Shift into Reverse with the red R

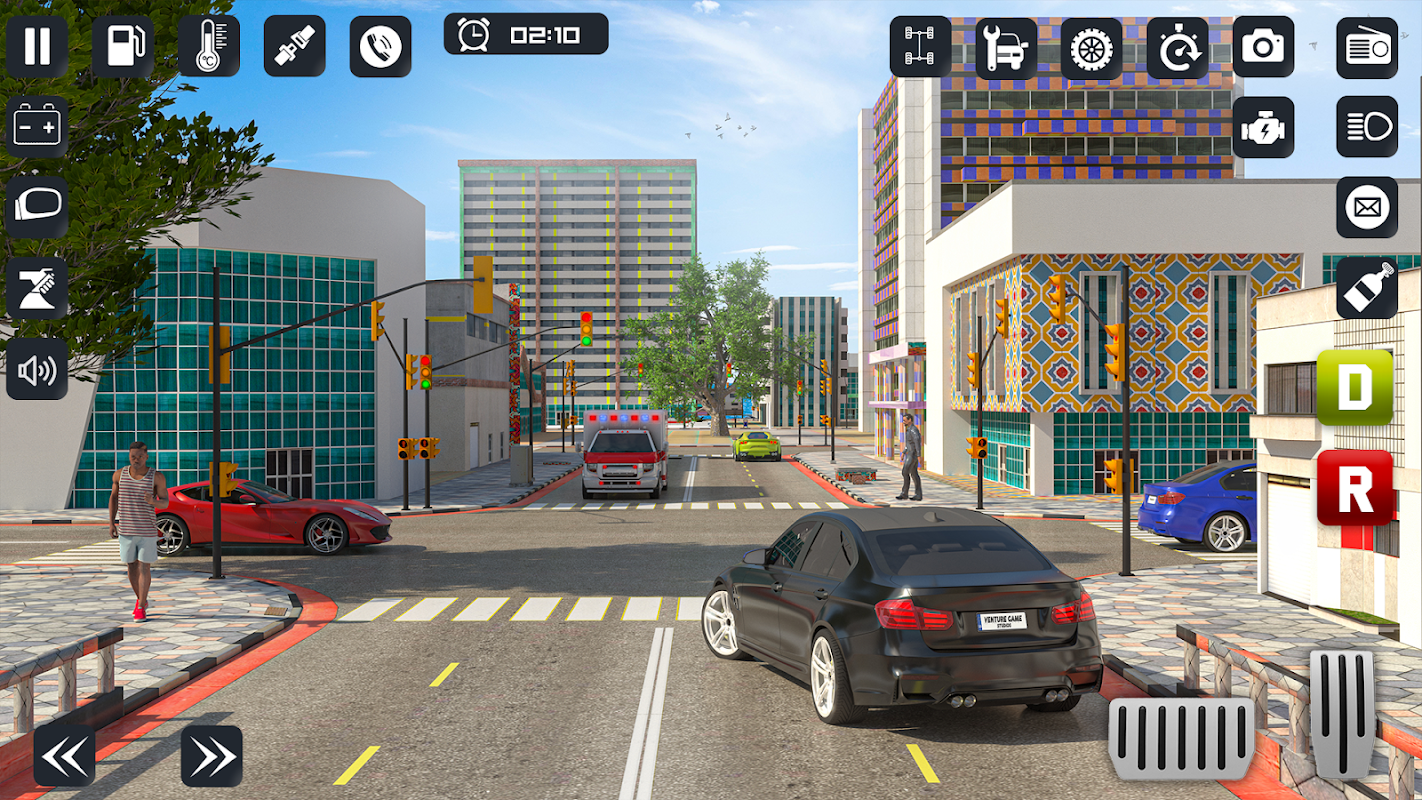click(1355, 488)
